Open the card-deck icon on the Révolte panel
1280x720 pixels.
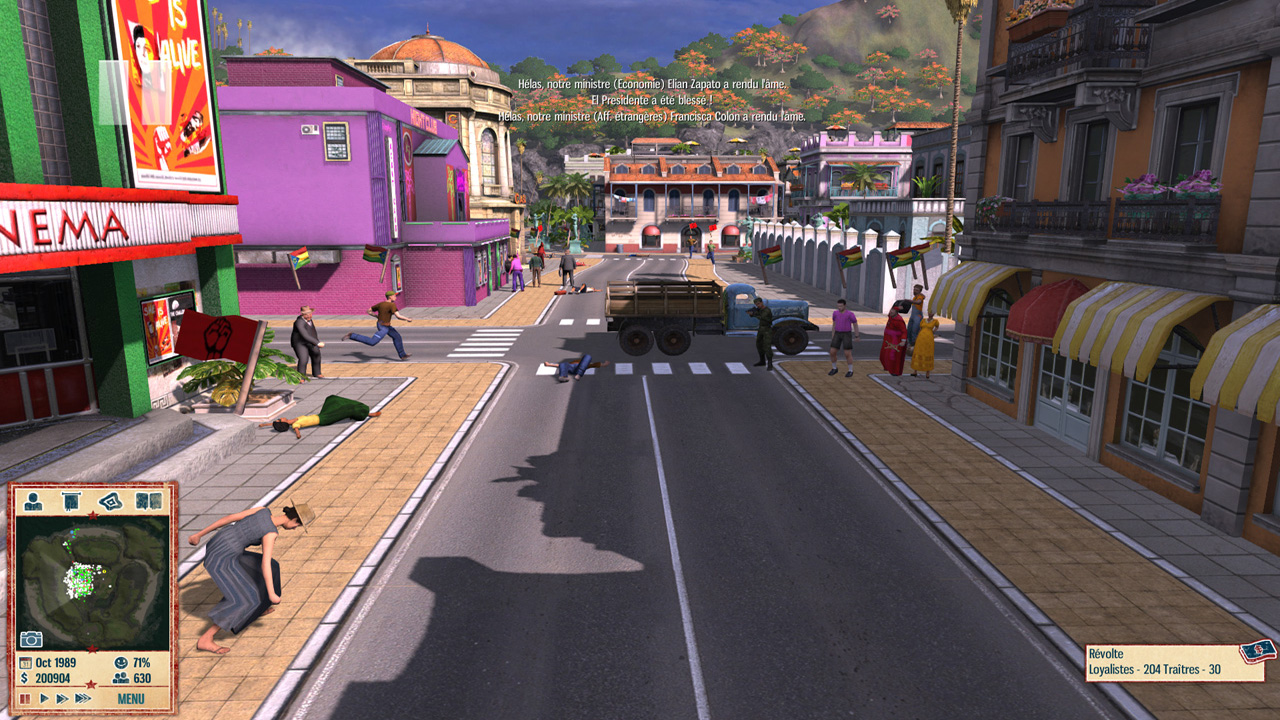click(1256, 652)
